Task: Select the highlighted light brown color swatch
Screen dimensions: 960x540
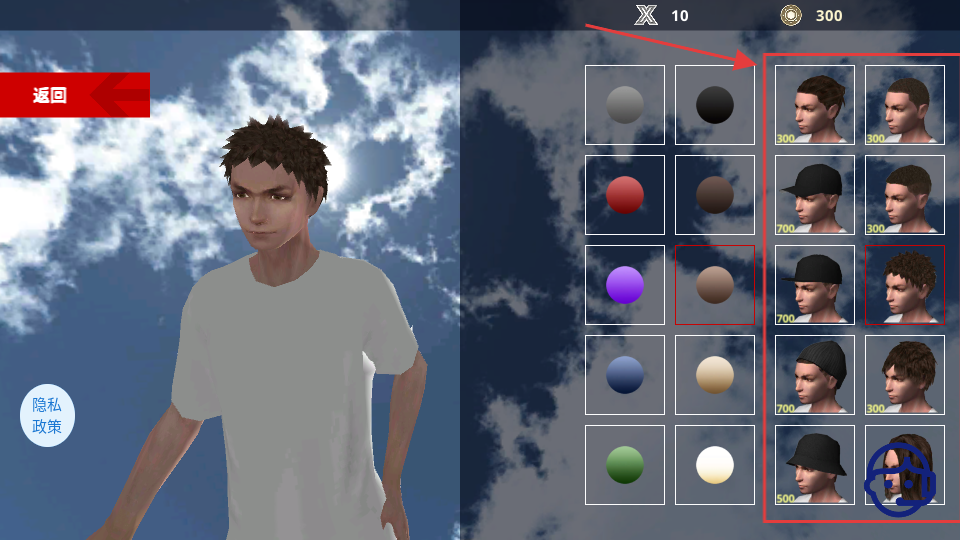Action: 715,285
